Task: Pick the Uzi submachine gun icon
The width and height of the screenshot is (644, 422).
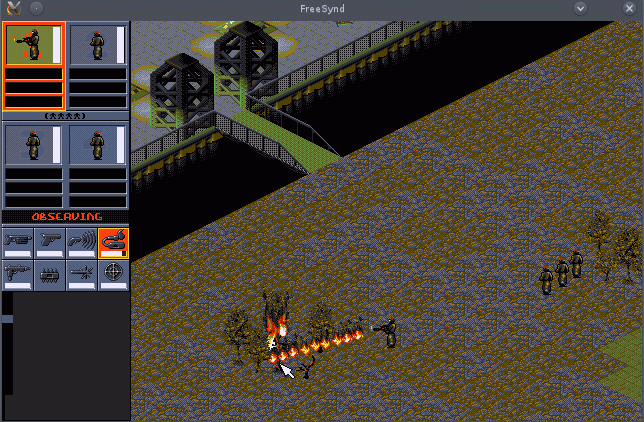Action: click(18, 275)
